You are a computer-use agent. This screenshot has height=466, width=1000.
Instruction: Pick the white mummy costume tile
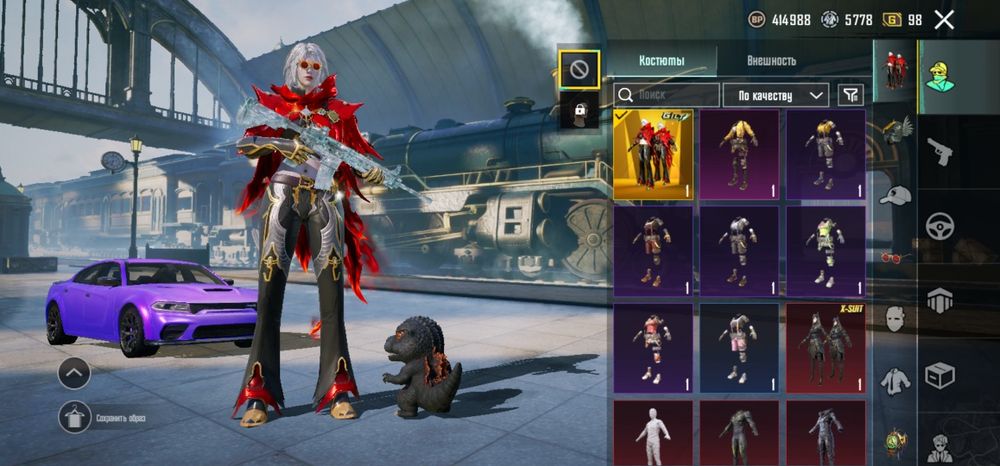[653, 433]
